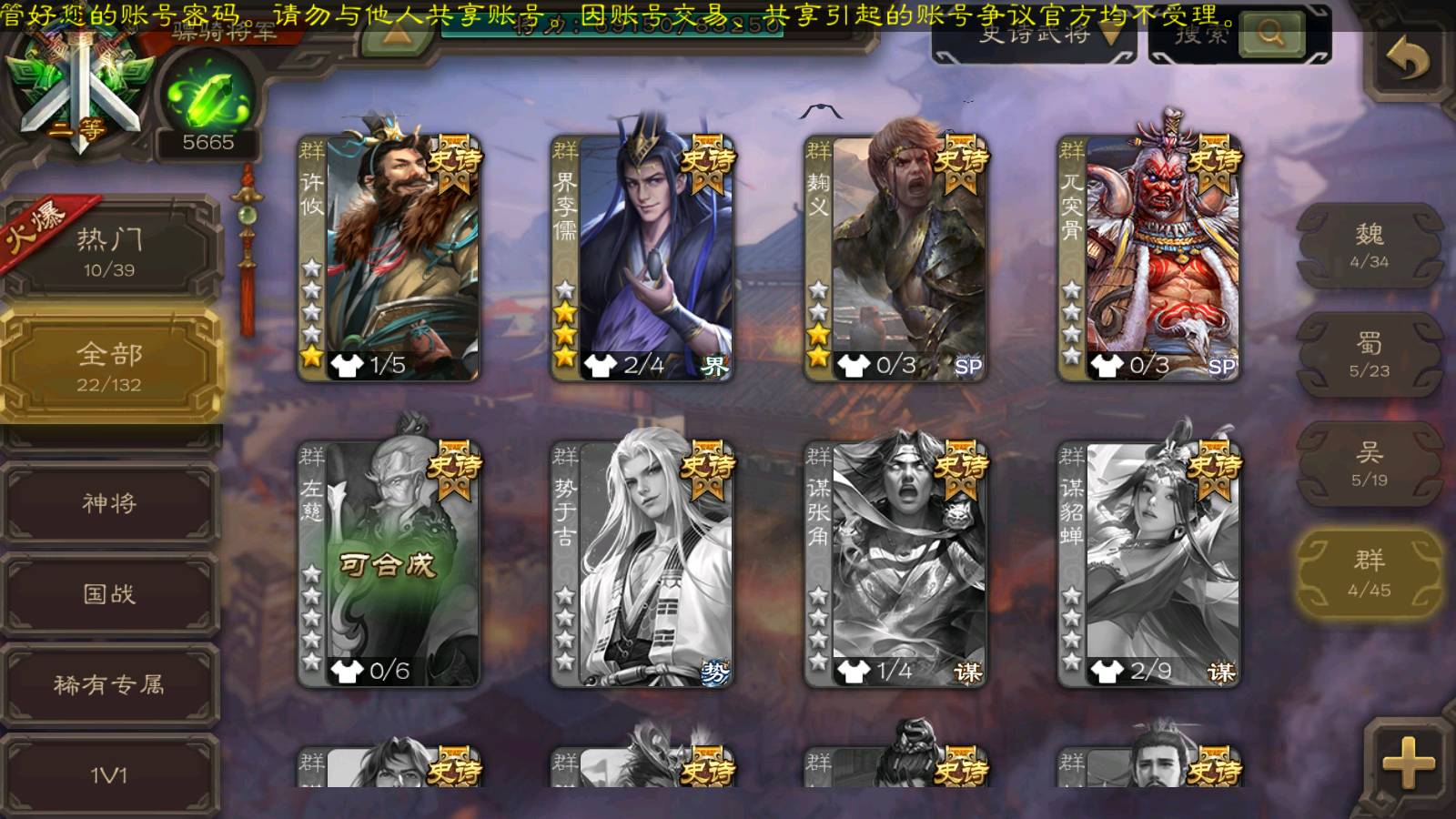1456x819 pixels.
Task: Open the 麹义 hero card
Action: 895,259
